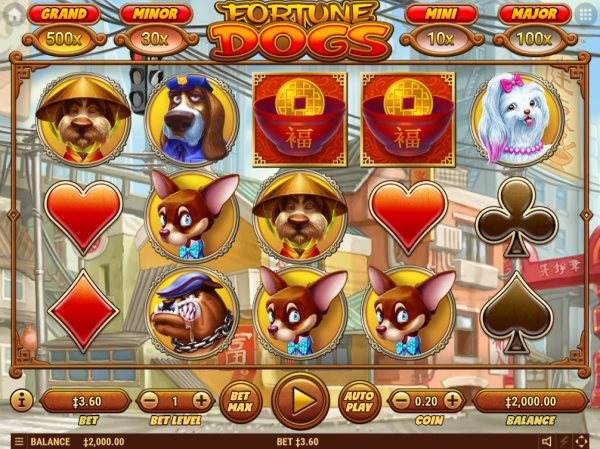Toggle the lightning bolt quick spin icon
This screenshot has height=449, width=600.
coord(565,441)
